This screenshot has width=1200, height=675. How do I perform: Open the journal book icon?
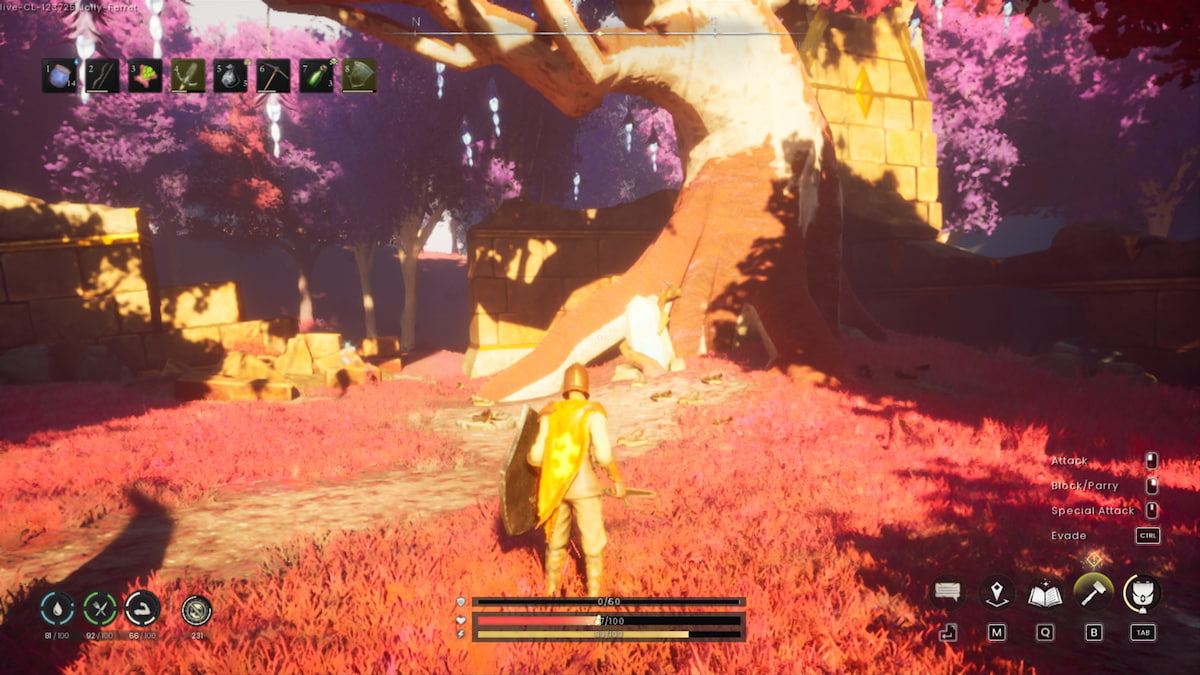(1045, 593)
